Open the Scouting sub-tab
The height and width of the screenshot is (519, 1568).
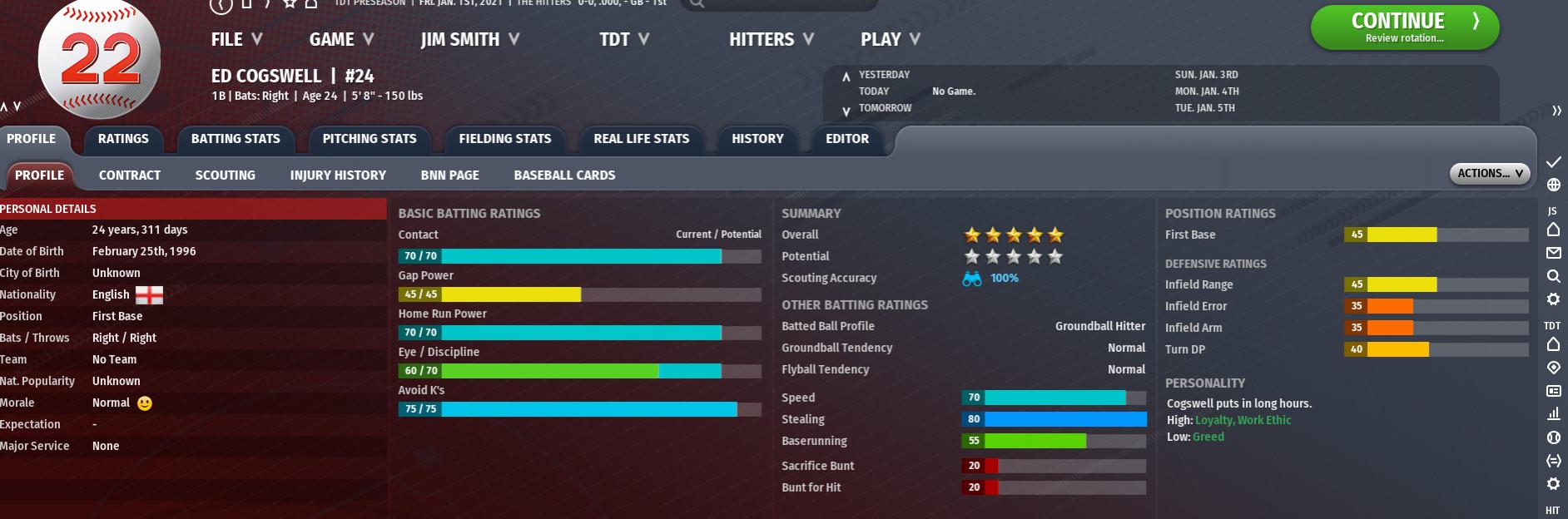click(225, 175)
